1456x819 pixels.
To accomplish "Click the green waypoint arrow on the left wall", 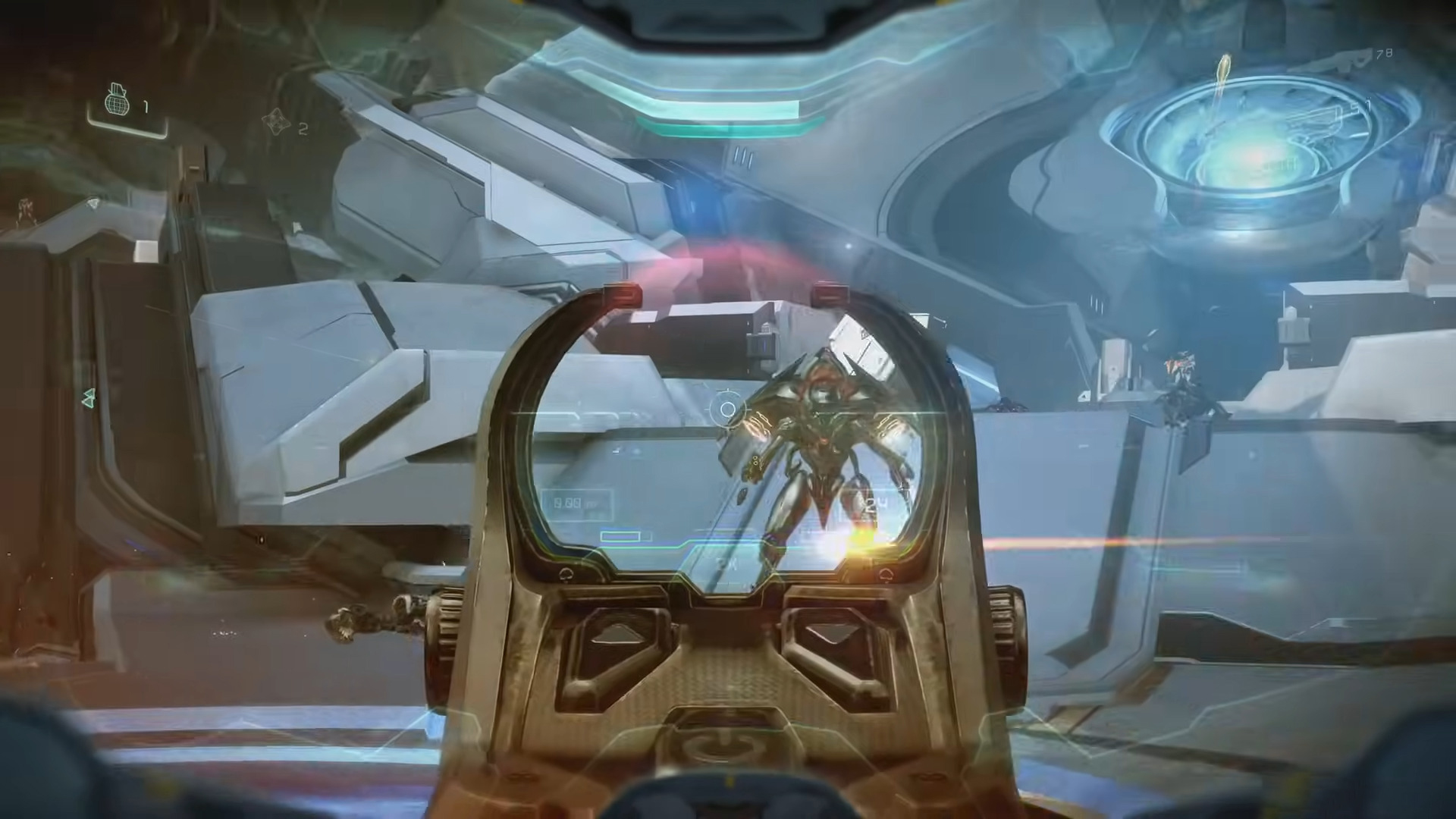I will 86,397.
